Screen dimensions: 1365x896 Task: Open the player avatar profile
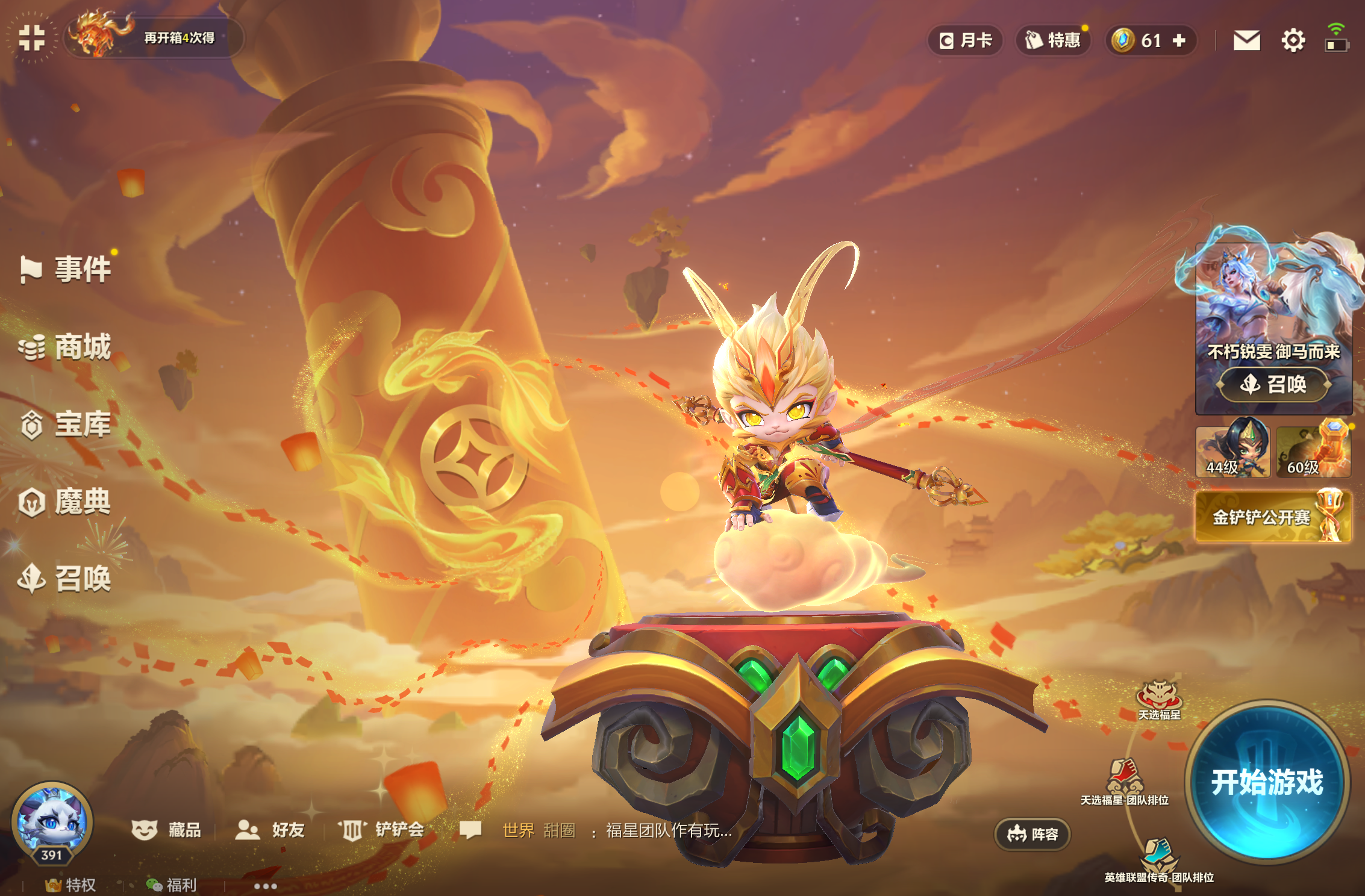[52, 820]
